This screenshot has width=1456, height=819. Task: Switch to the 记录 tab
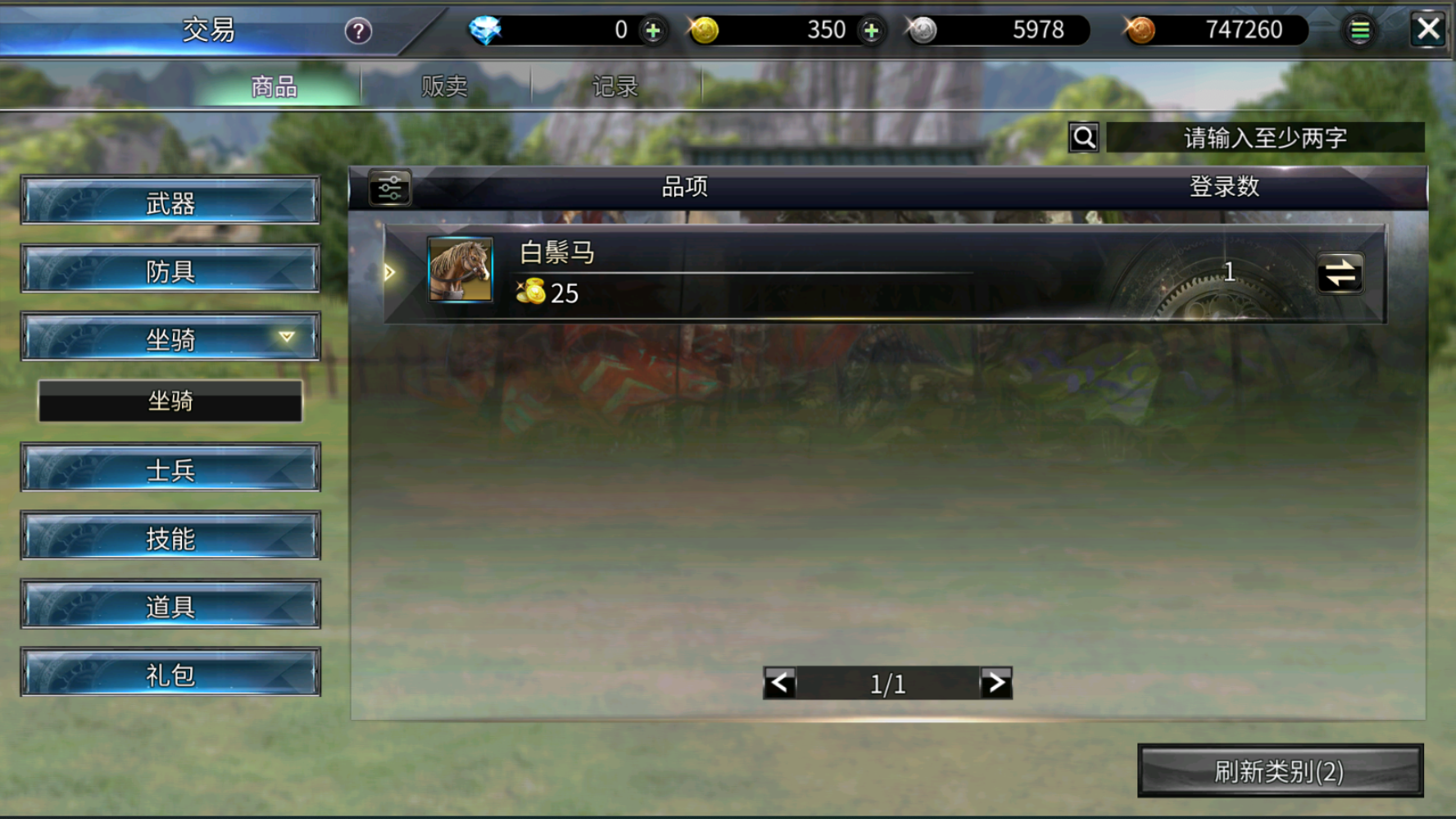pos(615,86)
